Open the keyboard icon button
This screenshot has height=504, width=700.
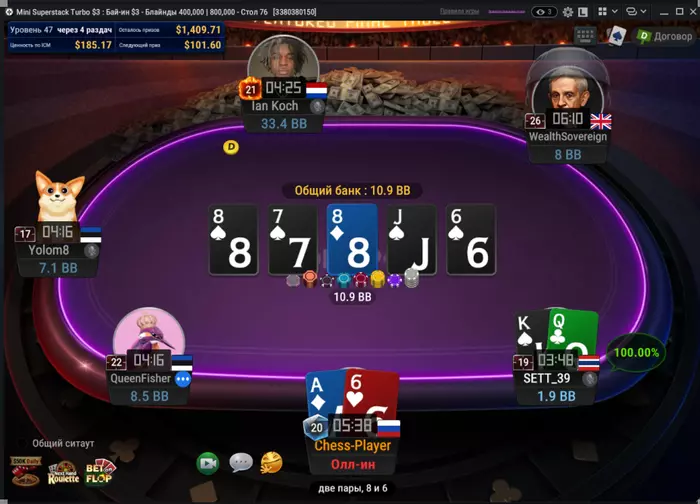pos(586,36)
